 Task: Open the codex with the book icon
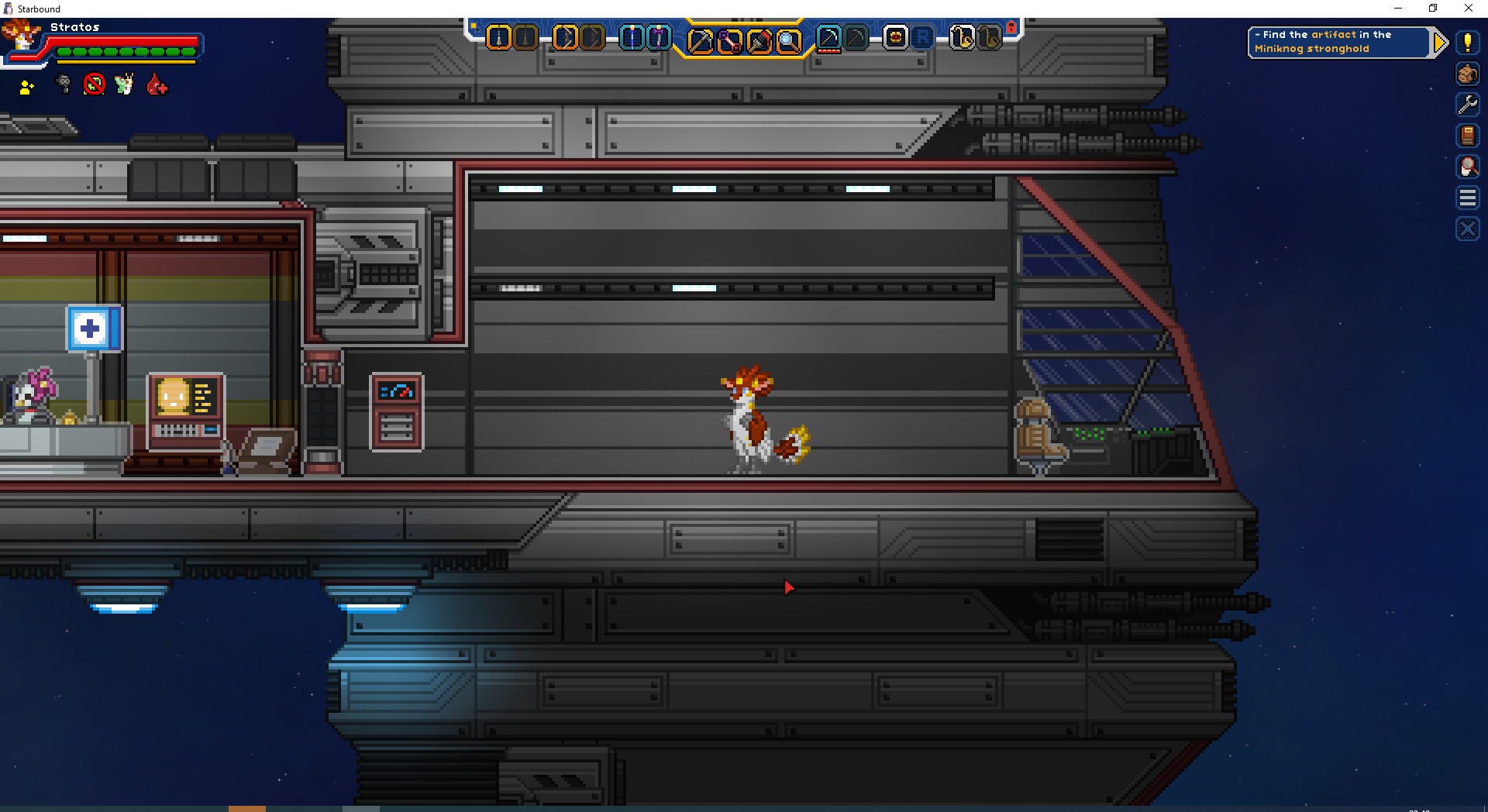coord(1467,136)
